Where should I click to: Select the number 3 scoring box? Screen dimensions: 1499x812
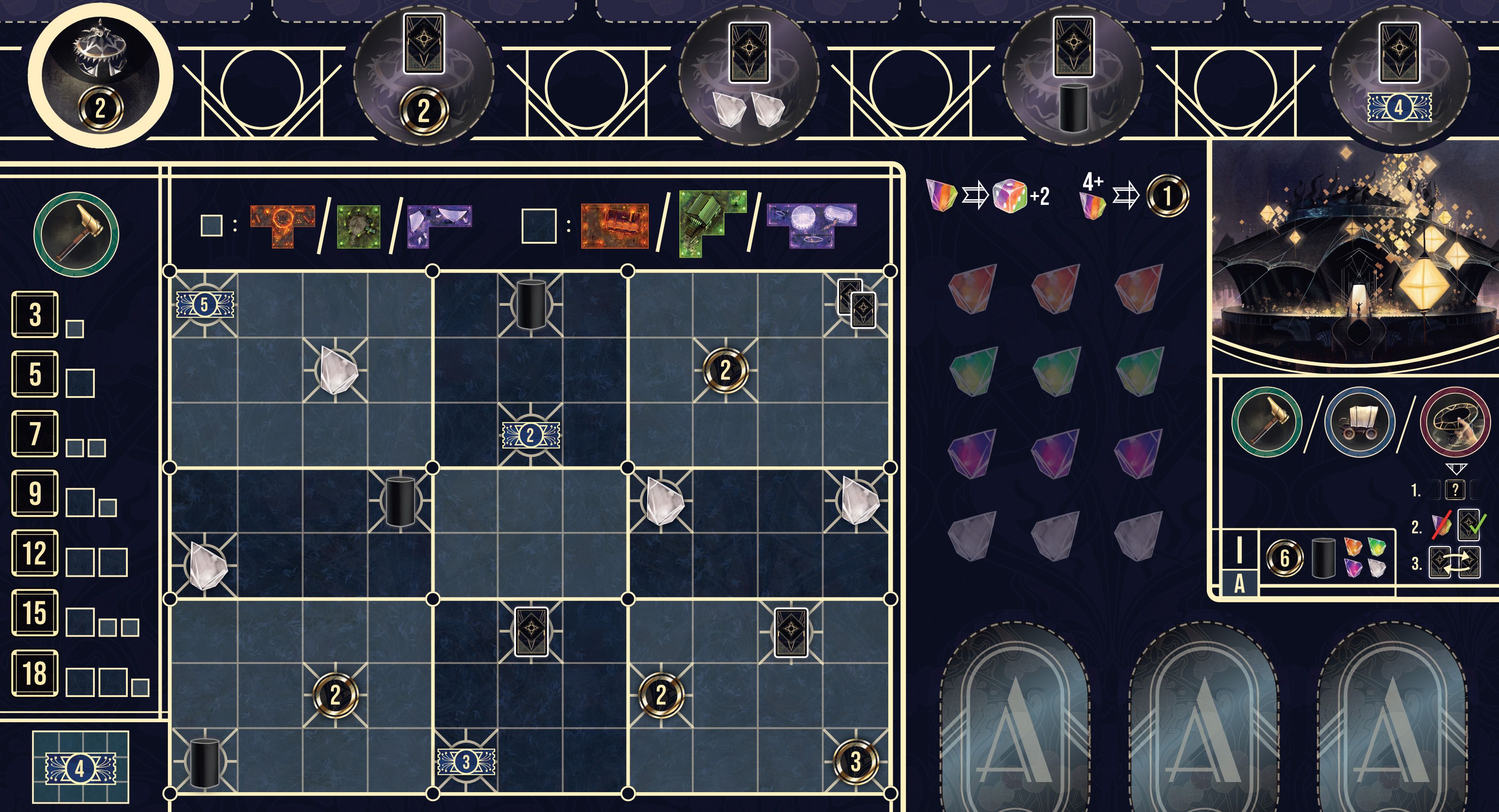[x=35, y=315]
